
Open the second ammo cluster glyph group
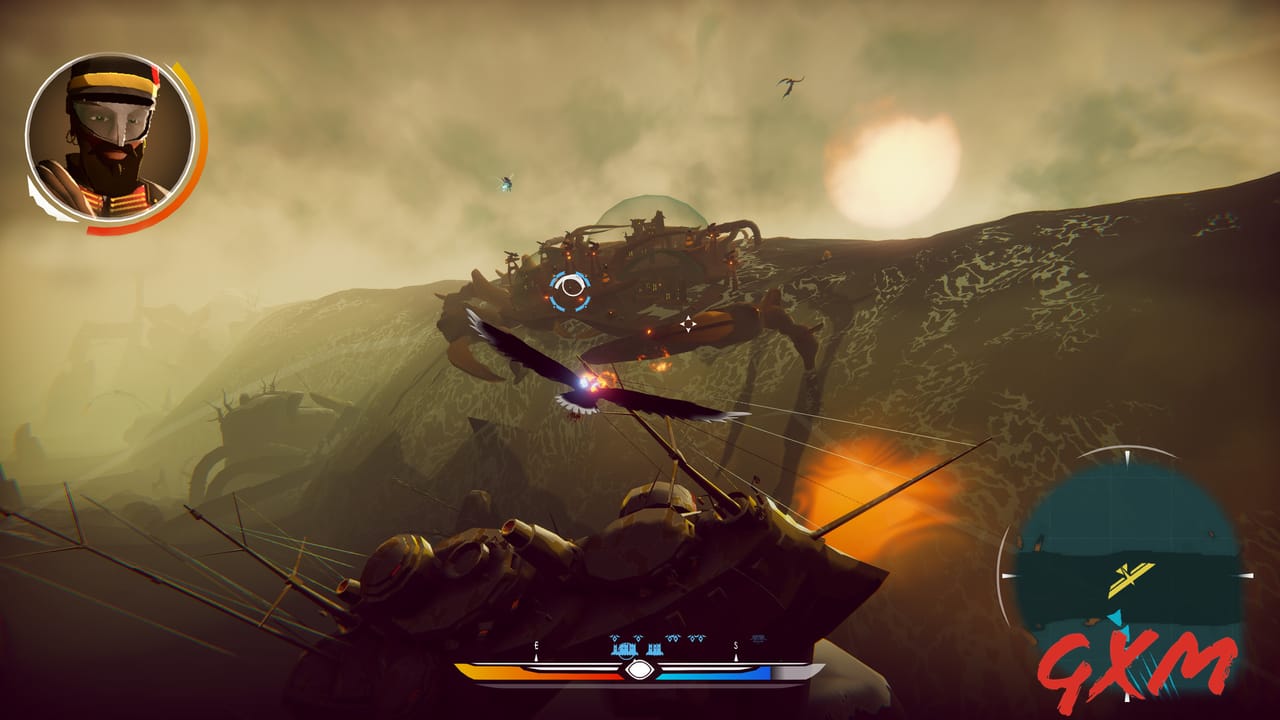[x=656, y=648]
